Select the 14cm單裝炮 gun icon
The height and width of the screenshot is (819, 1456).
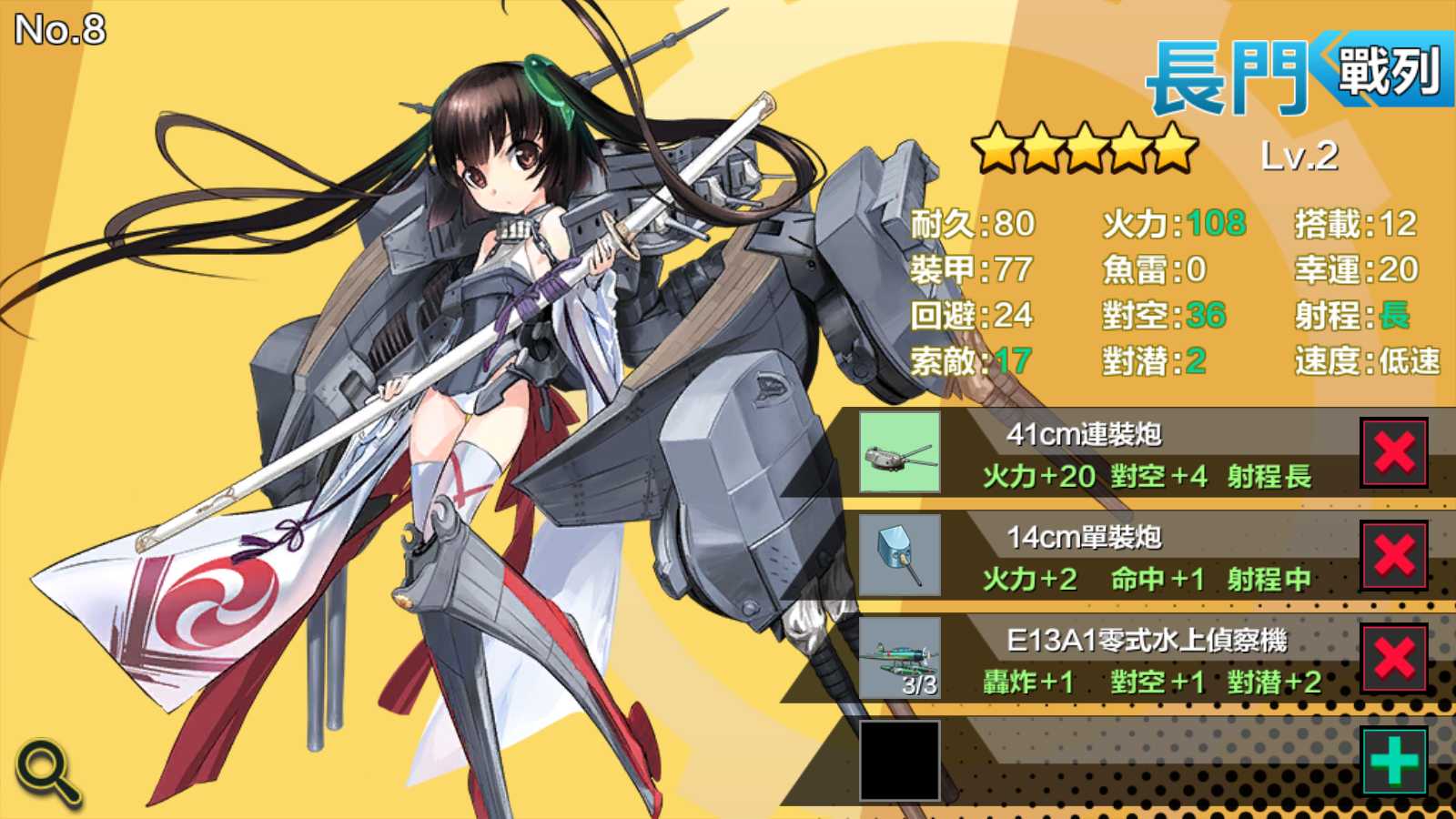900,555
